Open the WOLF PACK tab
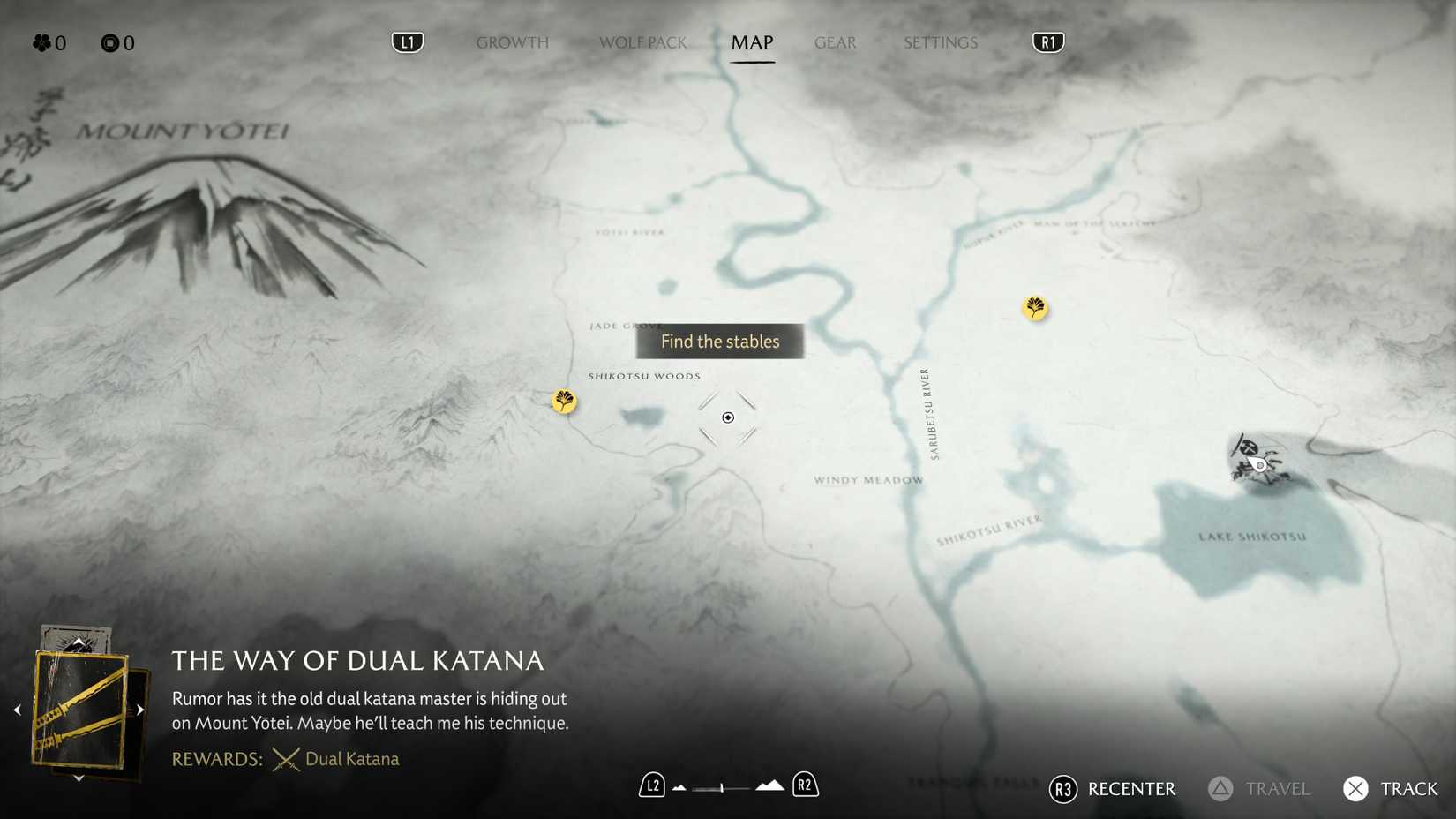 (x=642, y=41)
